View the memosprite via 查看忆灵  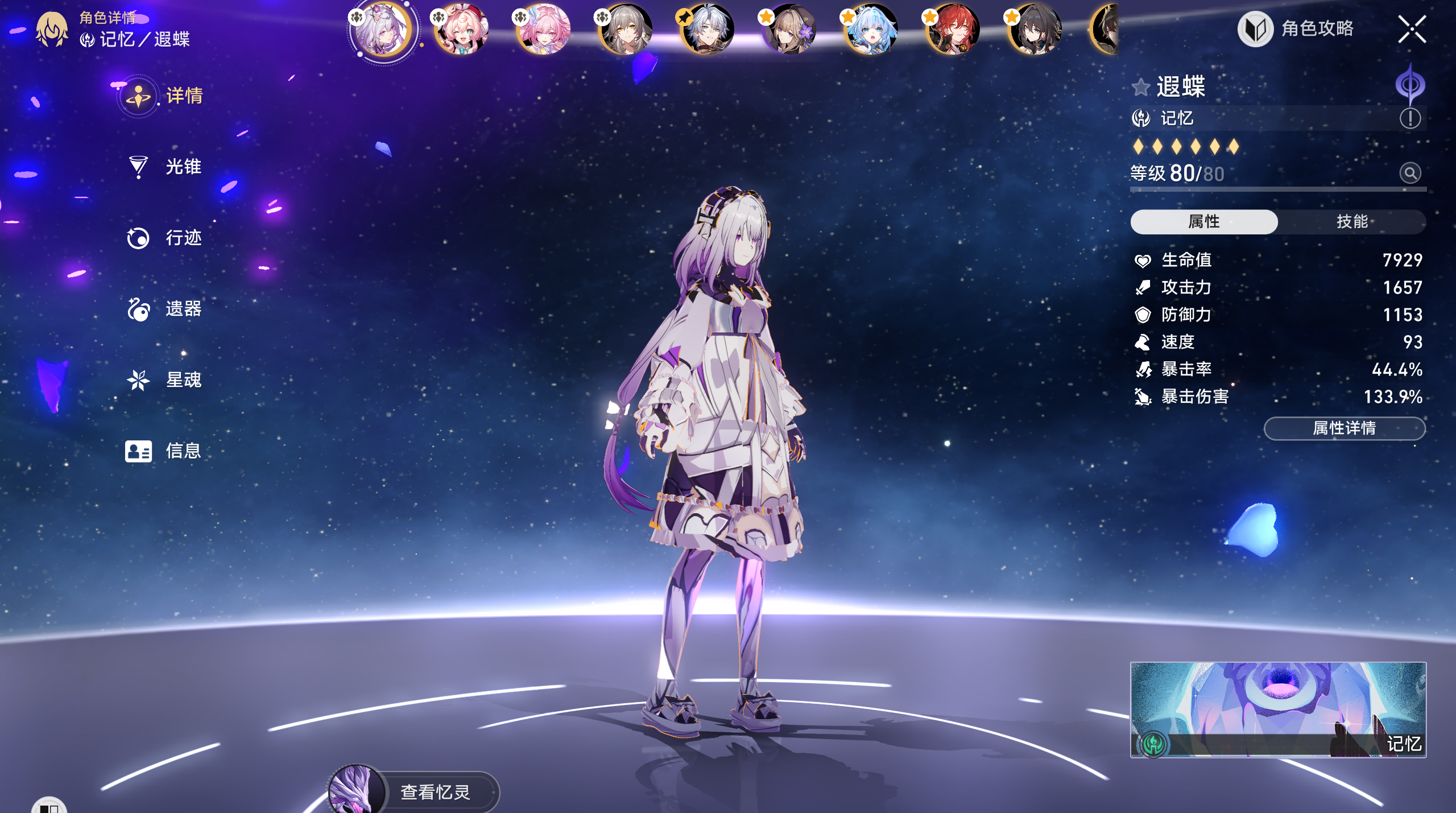click(x=435, y=792)
